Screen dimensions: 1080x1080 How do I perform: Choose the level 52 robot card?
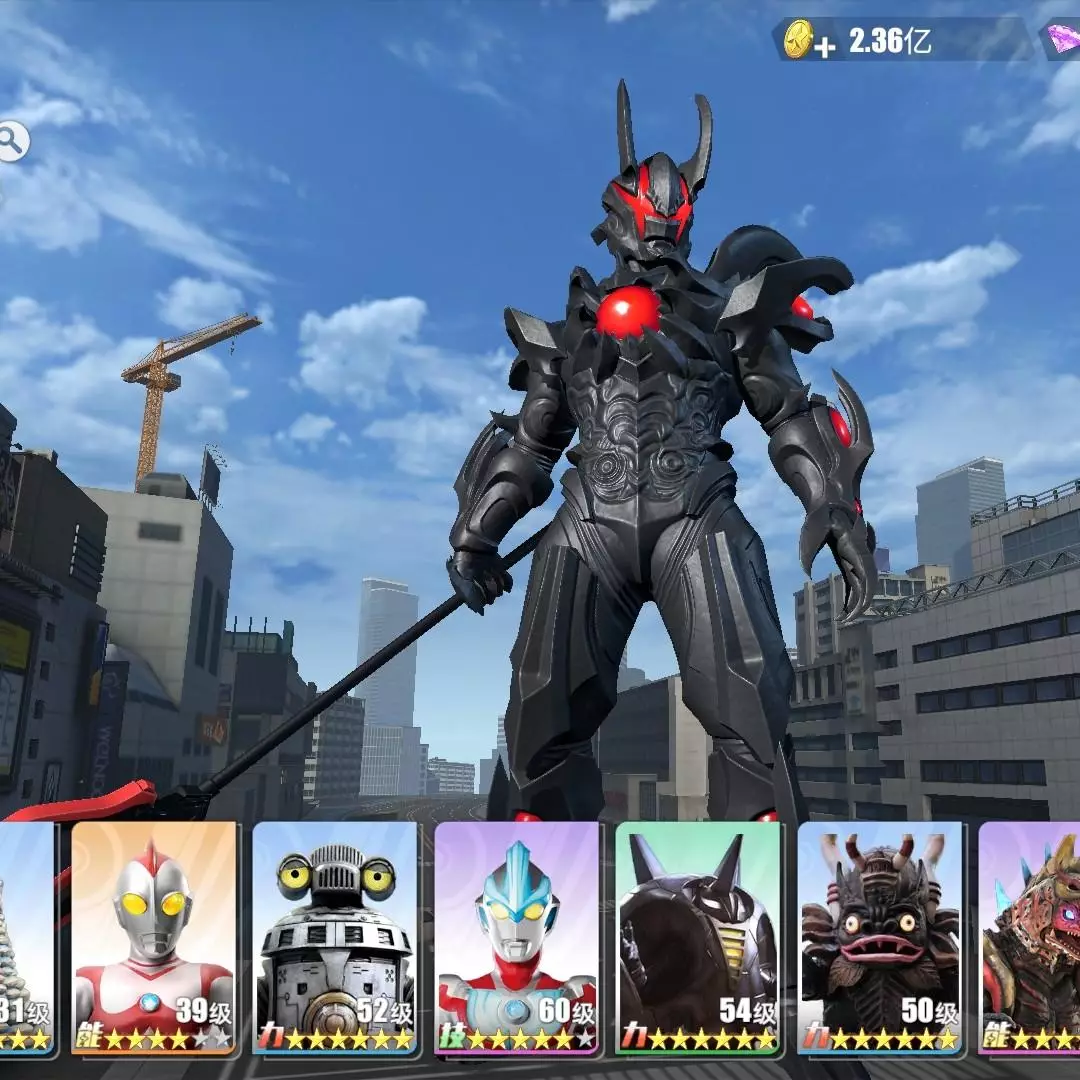pyautogui.click(x=335, y=938)
